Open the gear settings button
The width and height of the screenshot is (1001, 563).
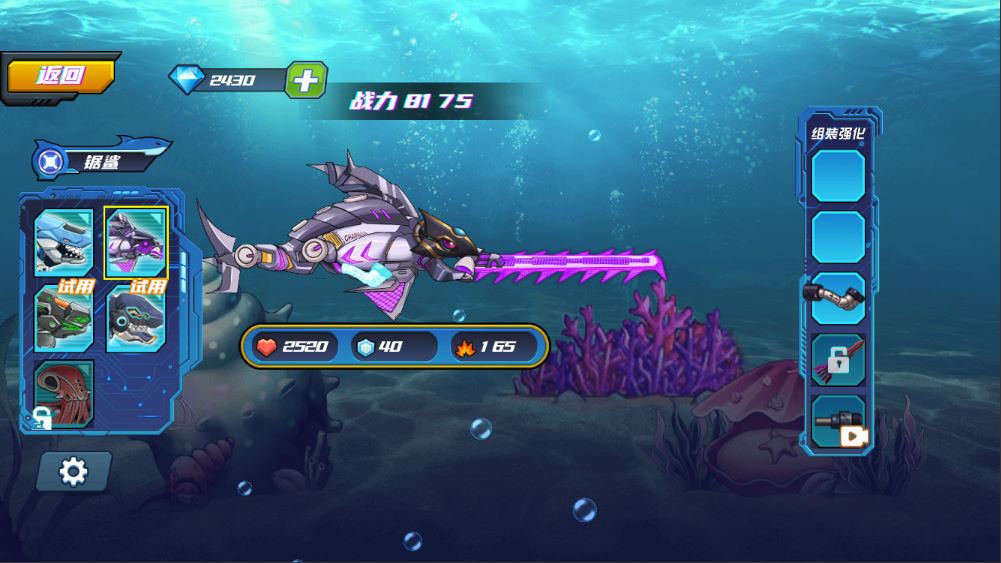(74, 471)
